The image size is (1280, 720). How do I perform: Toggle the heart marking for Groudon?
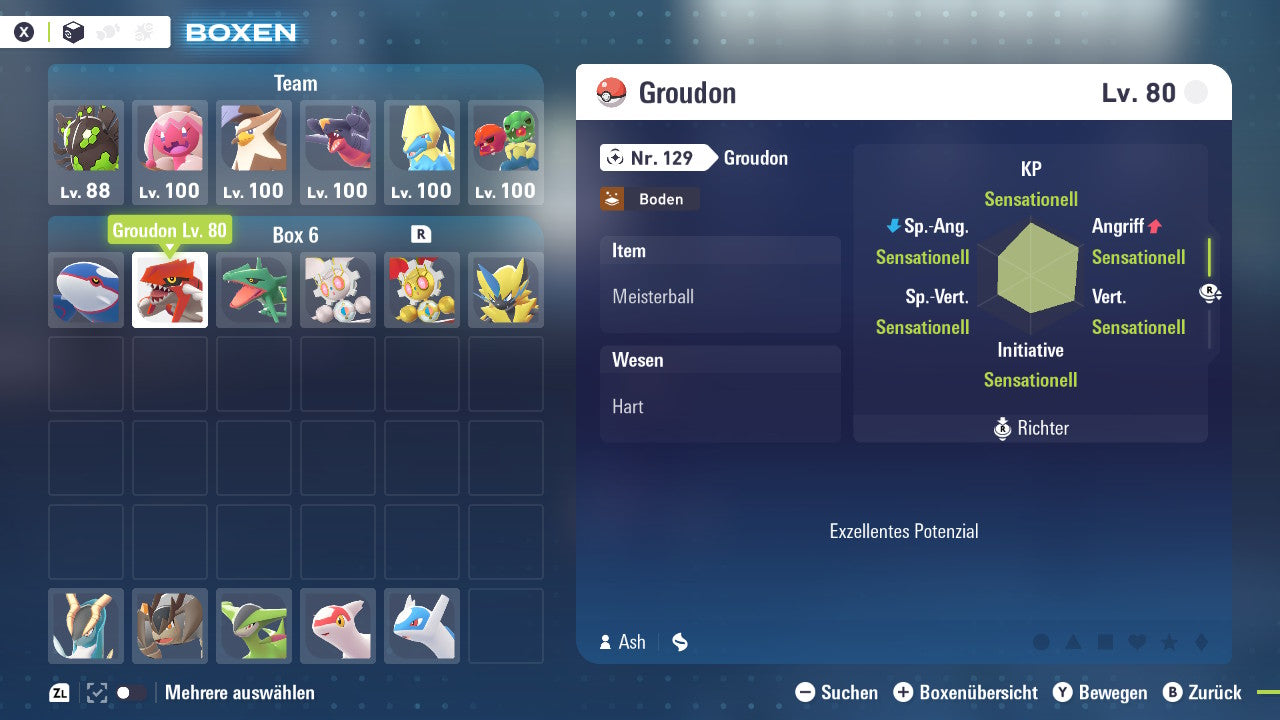click(x=1137, y=642)
